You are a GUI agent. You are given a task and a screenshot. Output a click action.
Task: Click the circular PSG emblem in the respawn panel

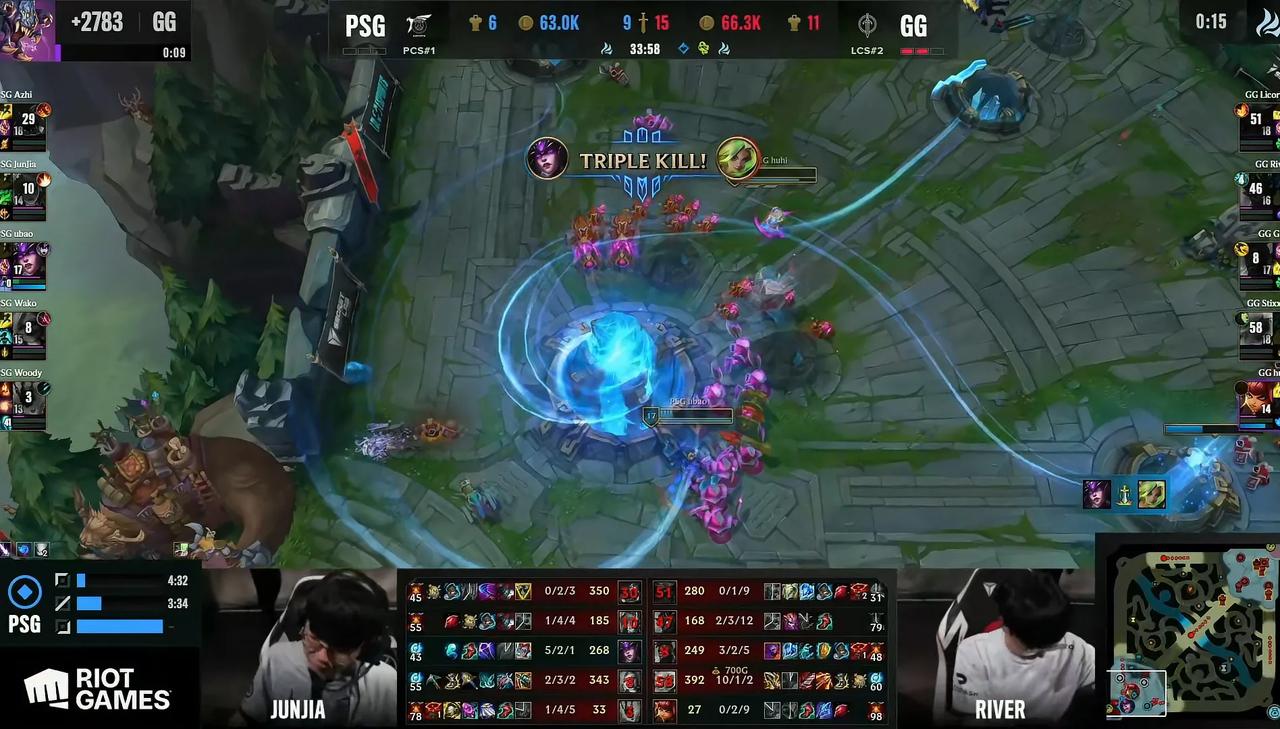click(25, 592)
